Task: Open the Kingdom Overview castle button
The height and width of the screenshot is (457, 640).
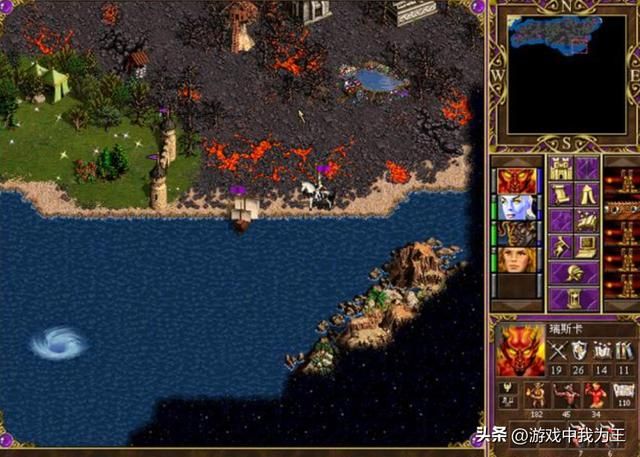Action: pos(561,168)
